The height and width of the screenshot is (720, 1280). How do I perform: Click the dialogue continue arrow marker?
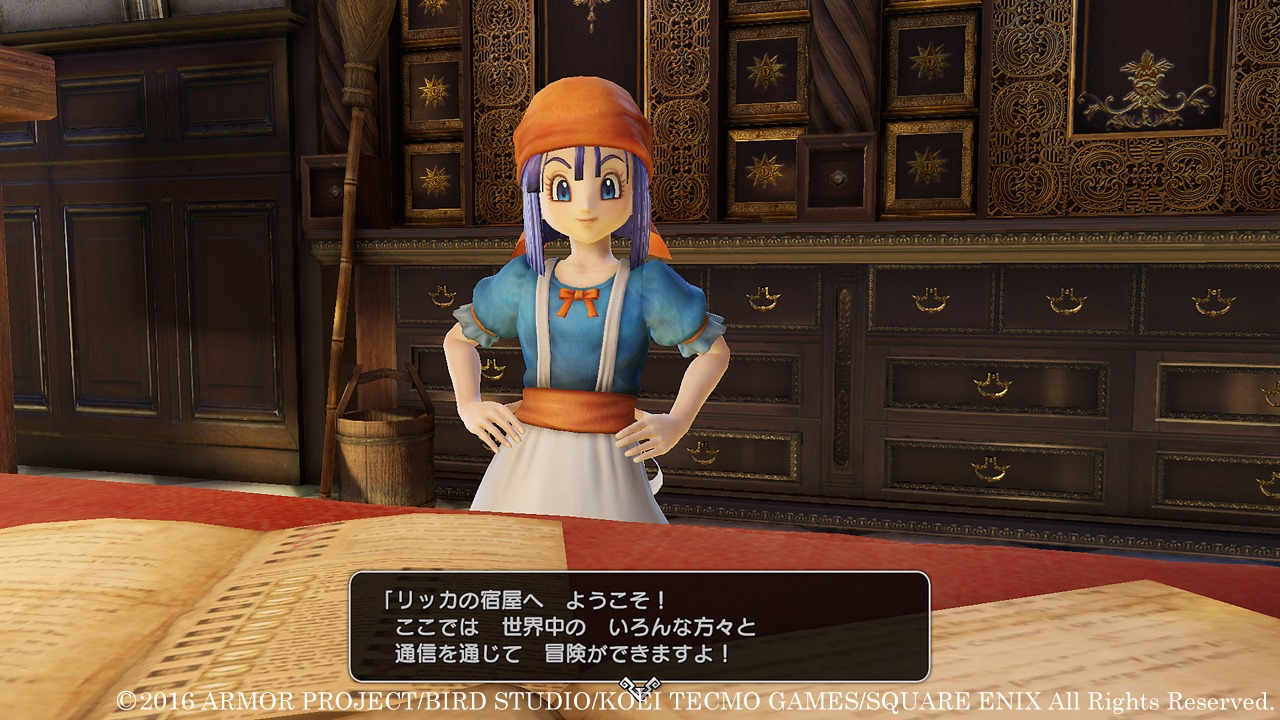[x=637, y=686]
